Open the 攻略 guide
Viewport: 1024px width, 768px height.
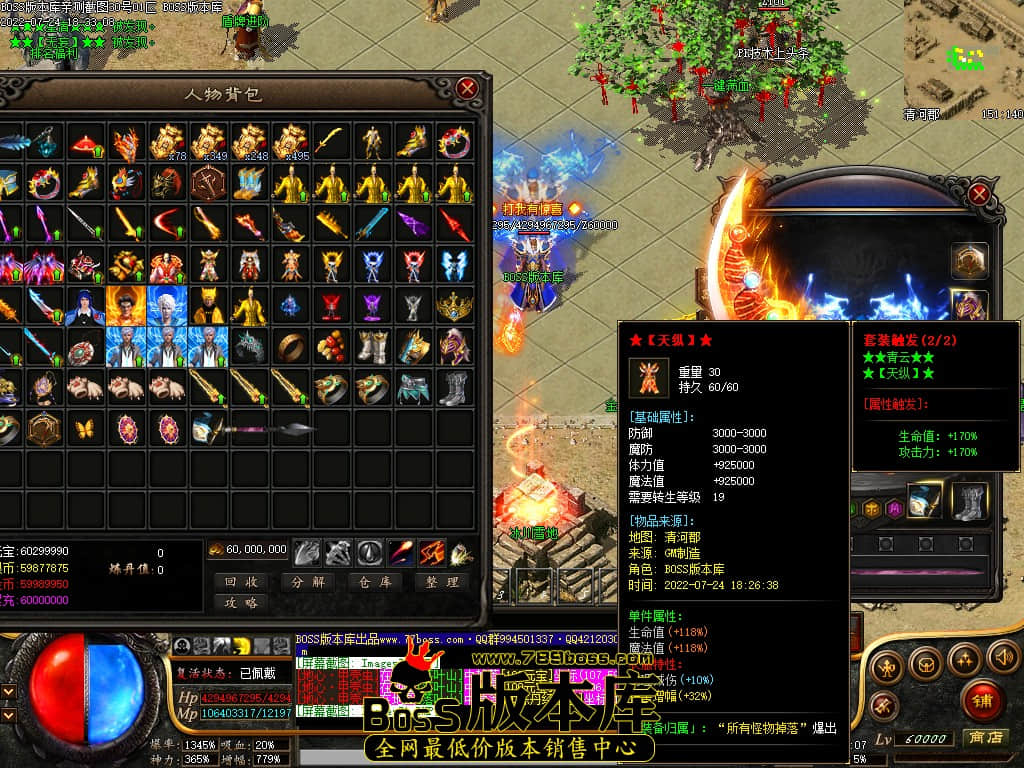(x=240, y=603)
